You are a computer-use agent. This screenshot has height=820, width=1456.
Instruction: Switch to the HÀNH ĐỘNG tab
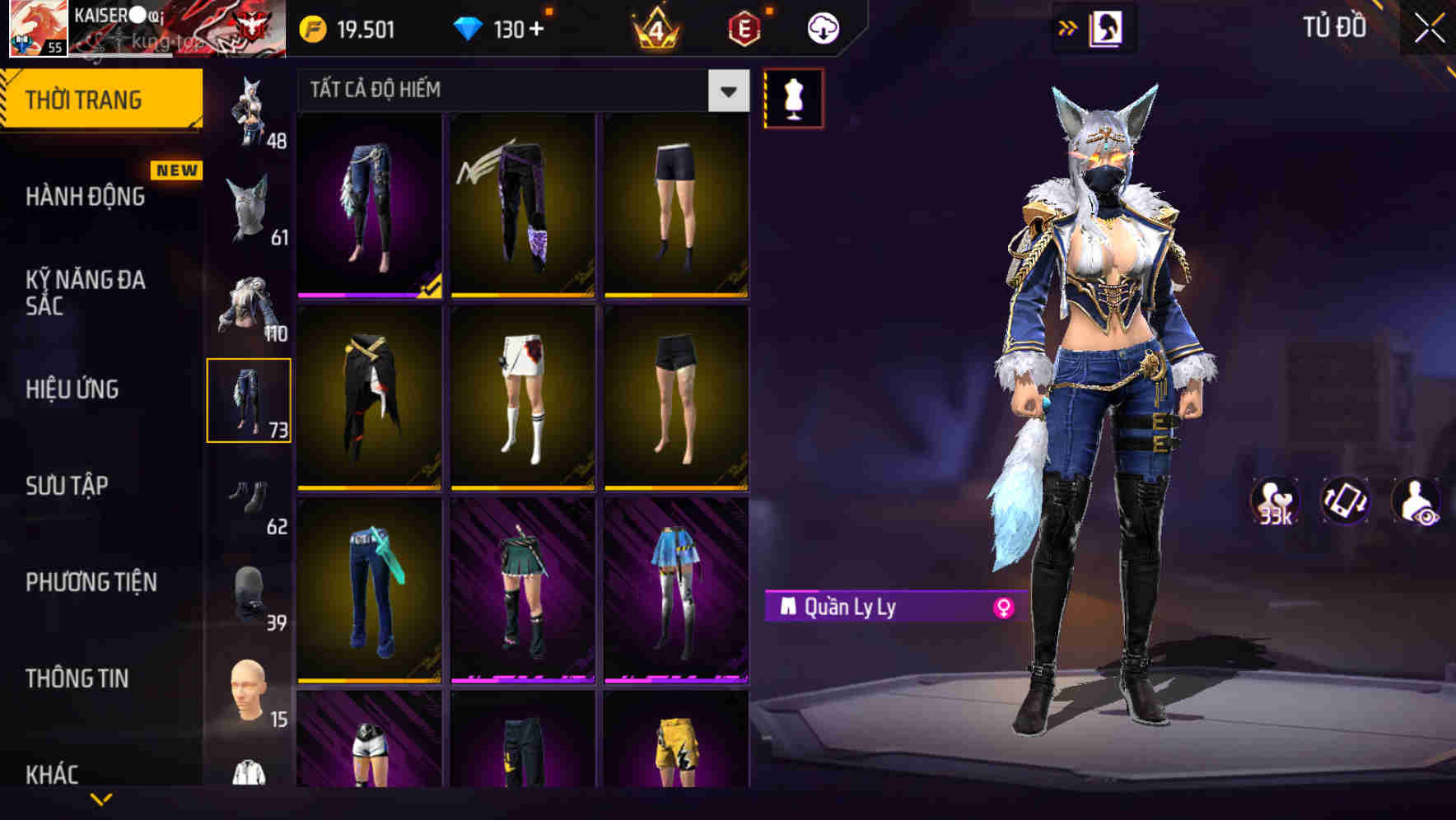(x=85, y=198)
